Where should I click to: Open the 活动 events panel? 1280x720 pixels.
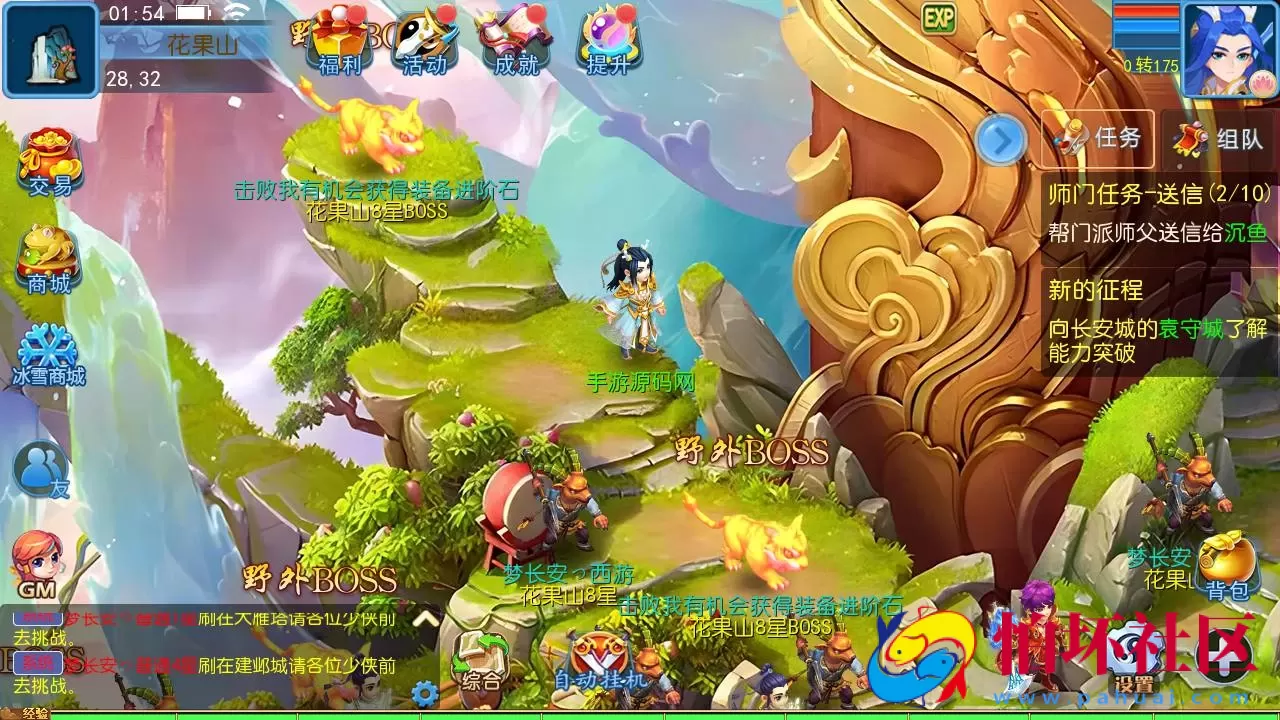click(424, 47)
